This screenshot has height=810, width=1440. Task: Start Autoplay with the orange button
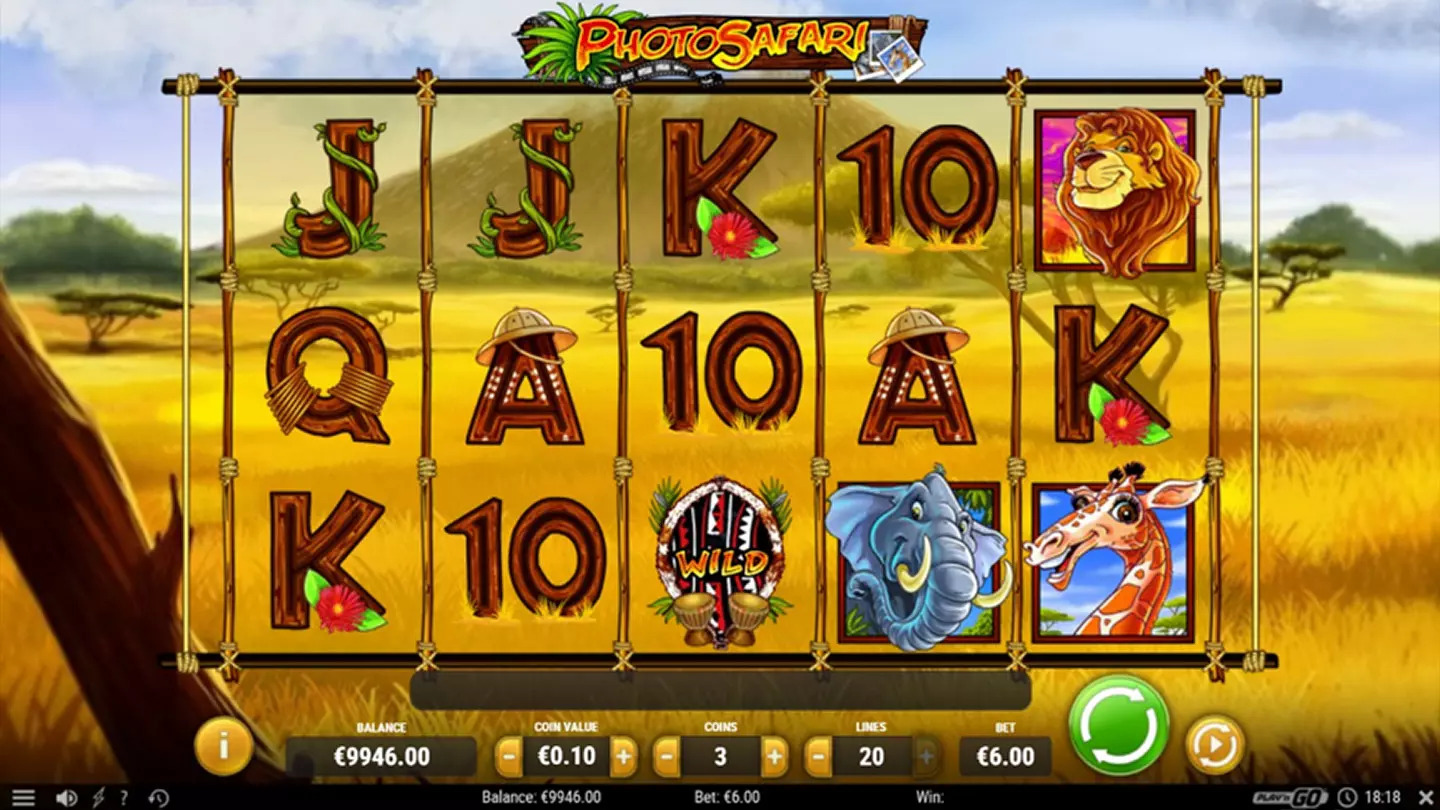pyautogui.click(x=1213, y=743)
